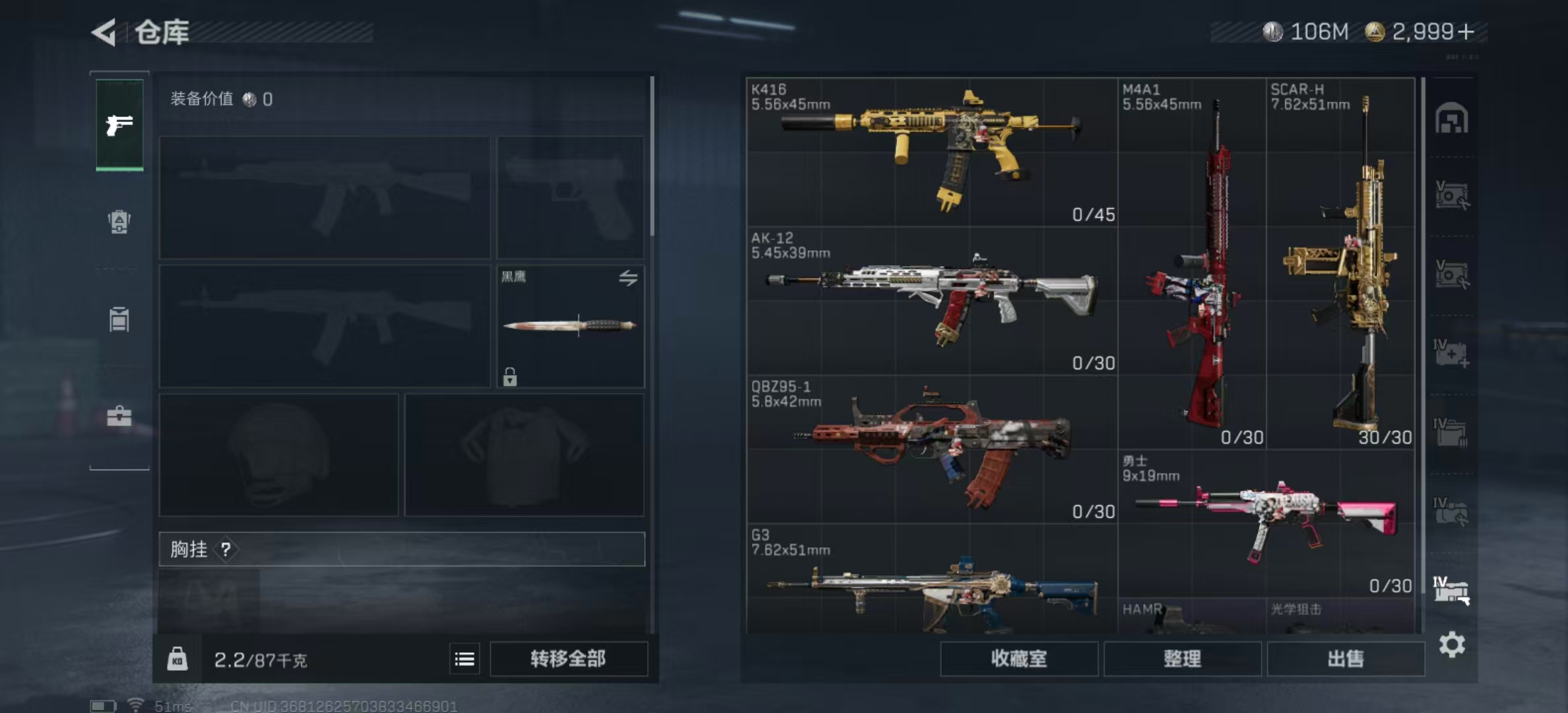
Task: Pick the AK-12 rifle in stash
Action: [931, 300]
